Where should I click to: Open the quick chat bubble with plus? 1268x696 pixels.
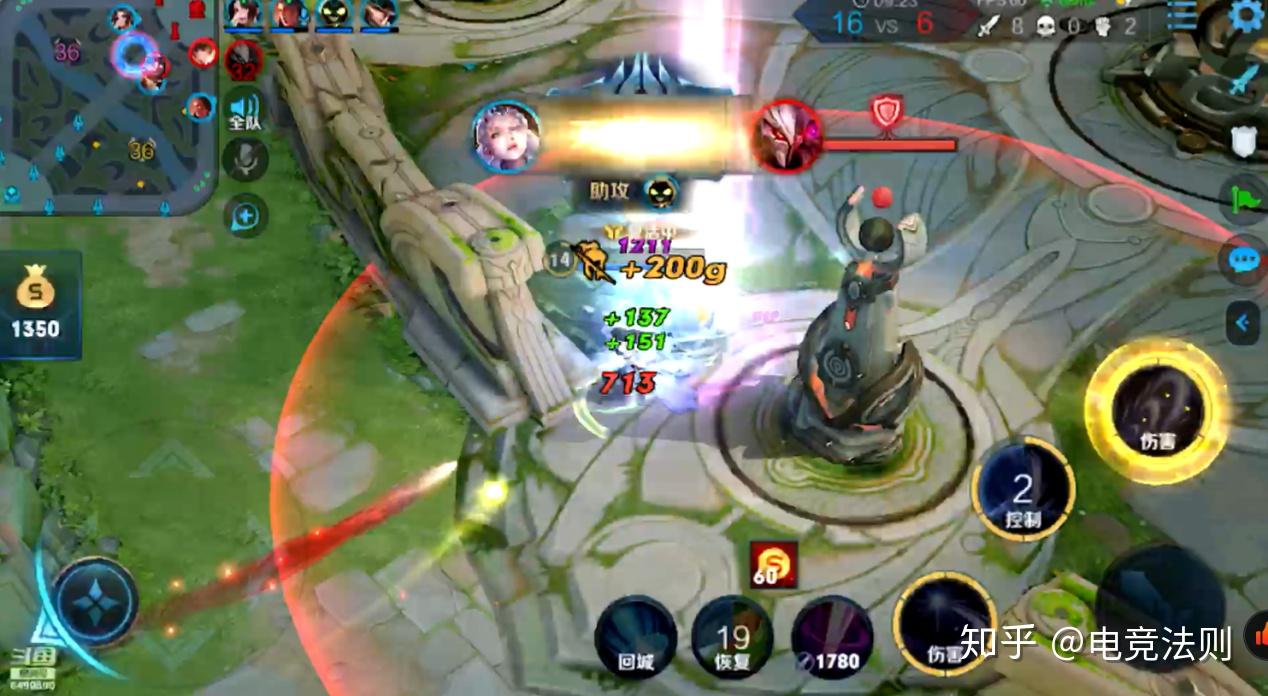245,214
